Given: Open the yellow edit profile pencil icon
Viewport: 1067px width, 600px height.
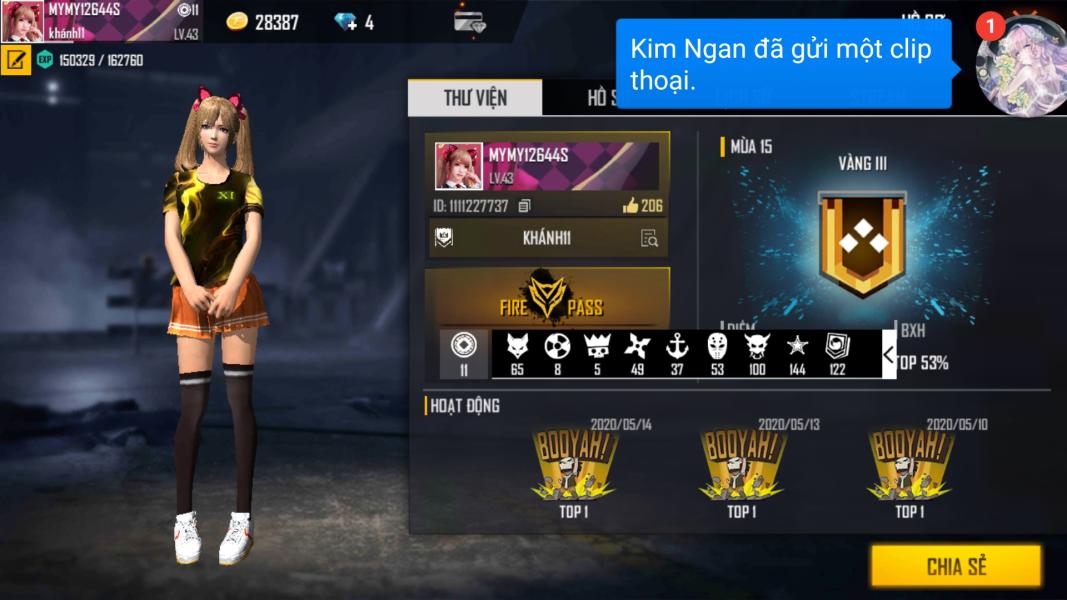Looking at the screenshot, I should point(15,60).
